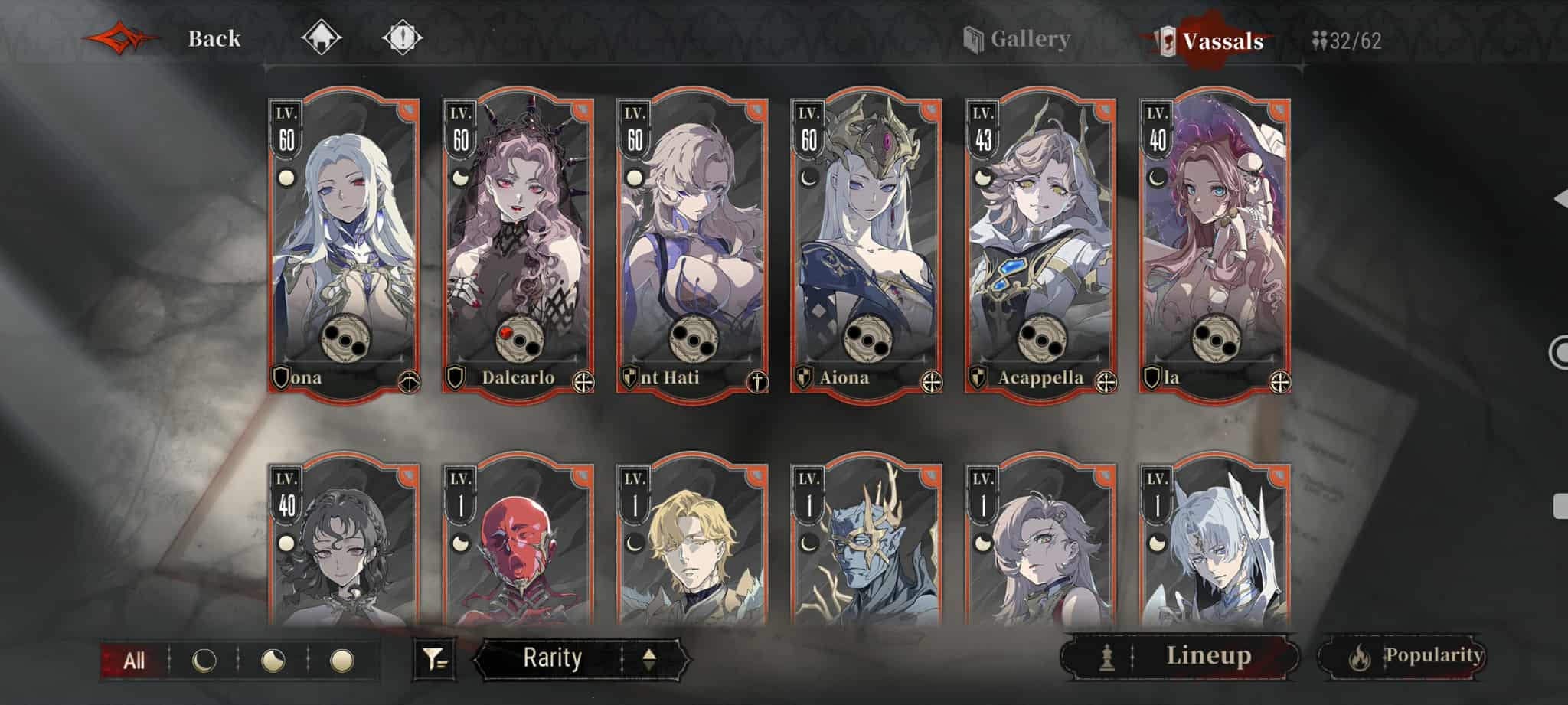The width and height of the screenshot is (1568, 705).
Task: Show all vassals with All filter
Action: 134,661
